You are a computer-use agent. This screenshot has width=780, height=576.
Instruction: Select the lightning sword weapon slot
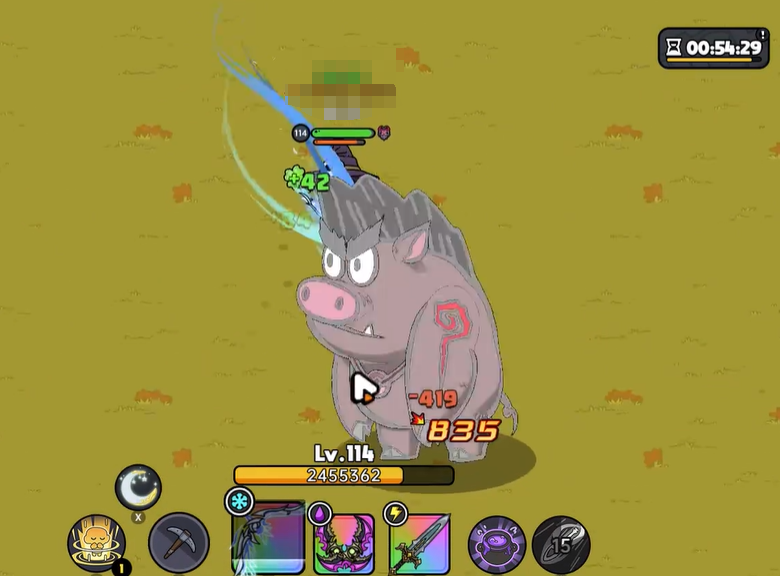(x=419, y=543)
